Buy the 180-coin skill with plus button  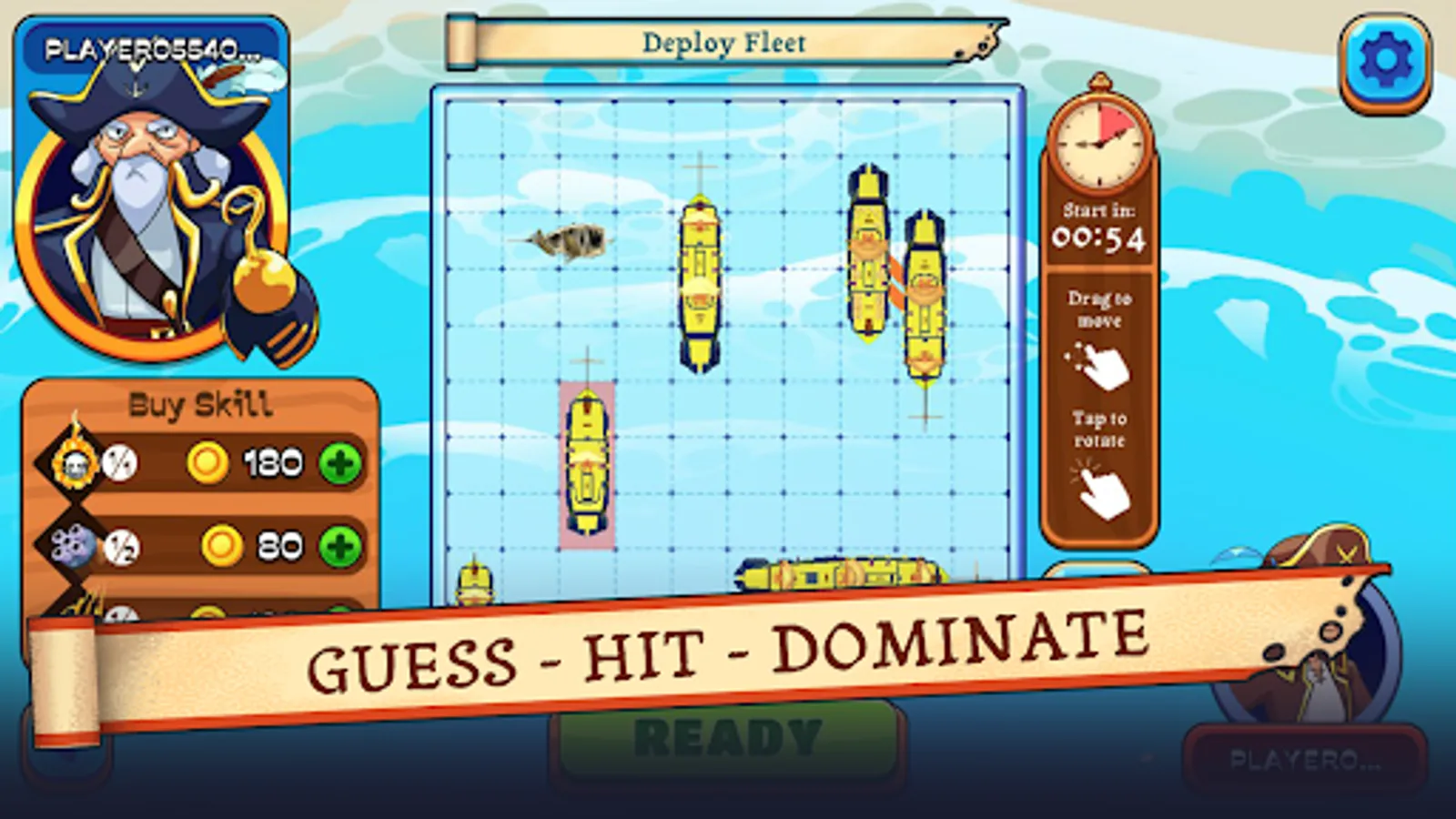(341, 462)
